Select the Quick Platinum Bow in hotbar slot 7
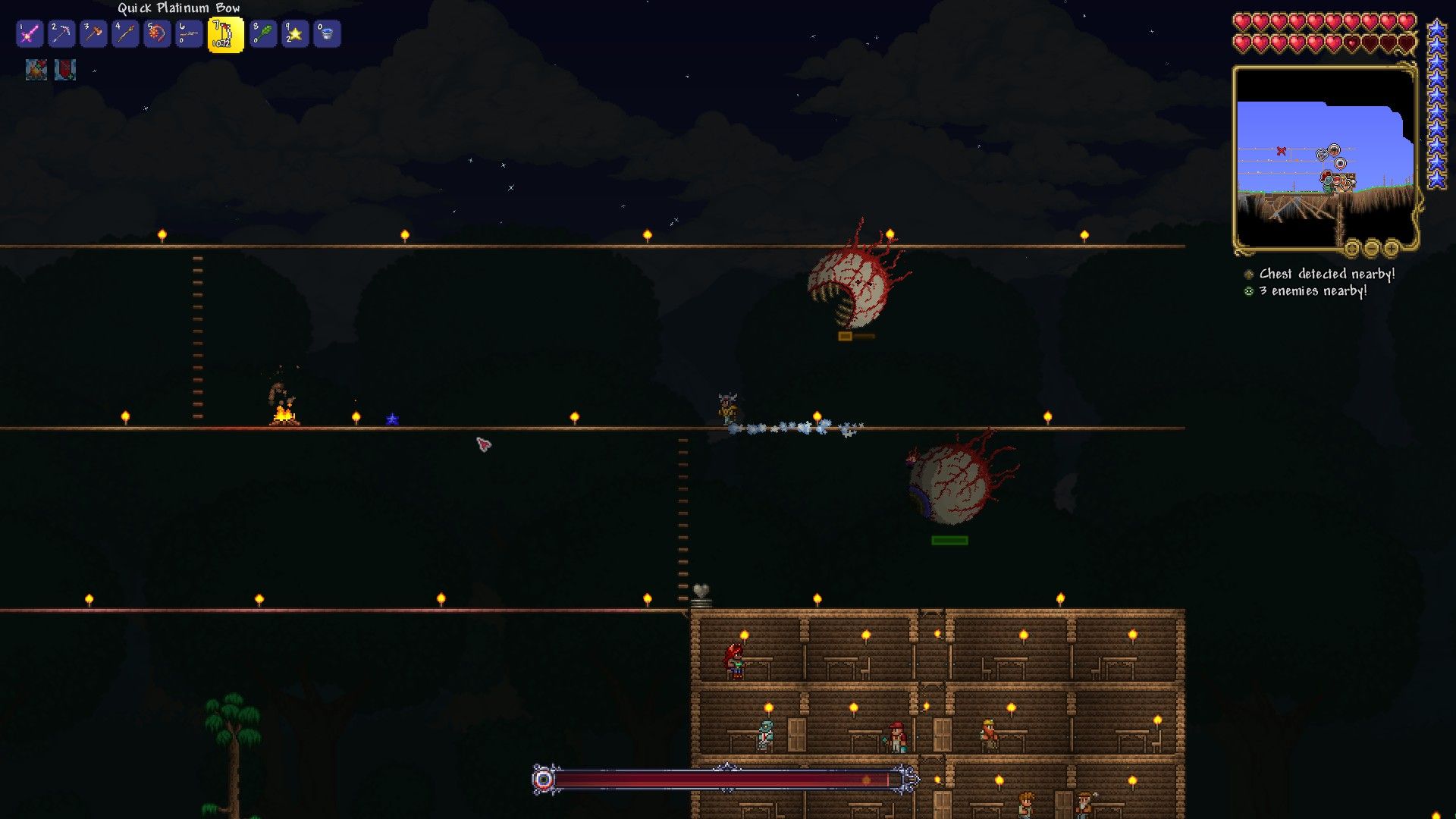The height and width of the screenshot is (819, 1456). (x=224, y=33)
